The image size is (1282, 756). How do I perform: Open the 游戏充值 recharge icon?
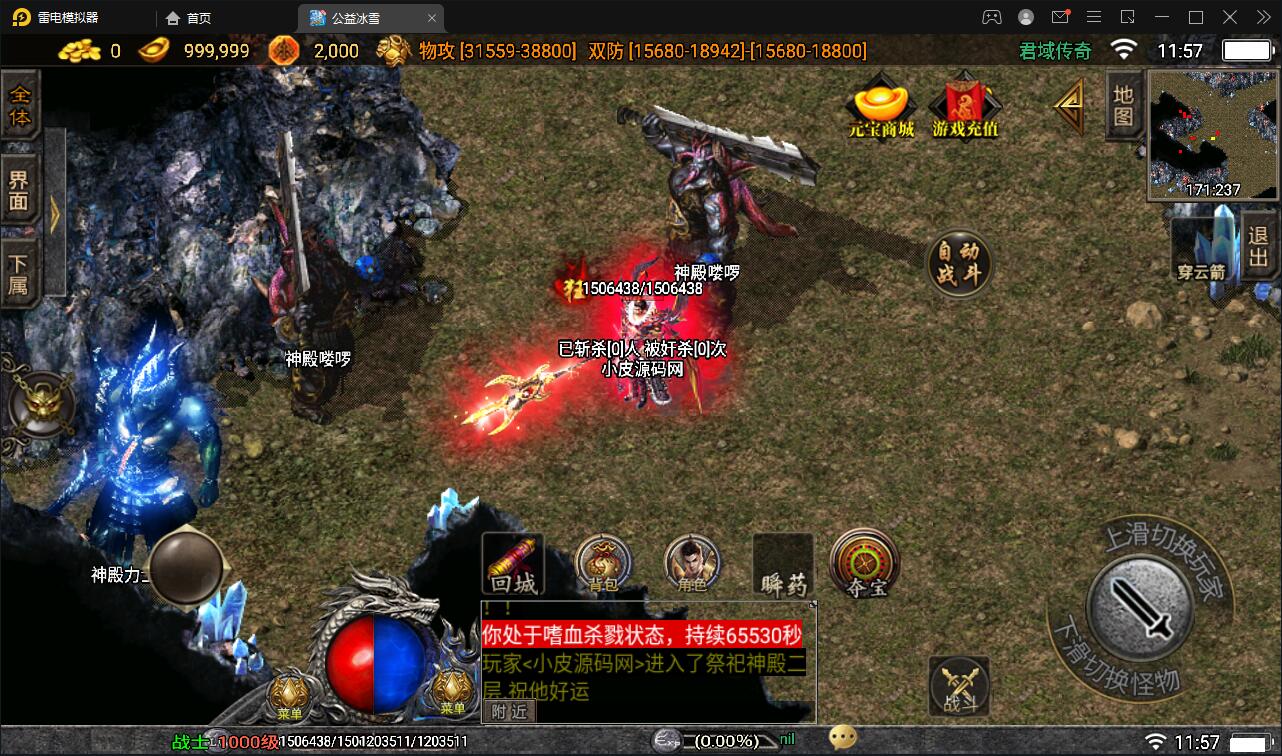pyautogui.click(x=965, y=108)
